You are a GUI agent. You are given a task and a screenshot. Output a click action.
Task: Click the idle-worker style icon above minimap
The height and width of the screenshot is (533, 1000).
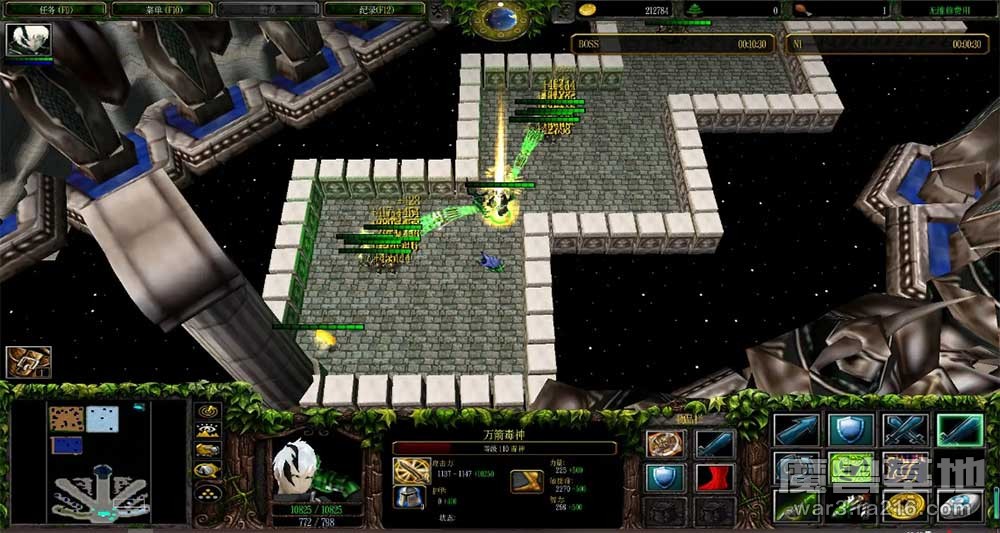click(x=28, y=361)
